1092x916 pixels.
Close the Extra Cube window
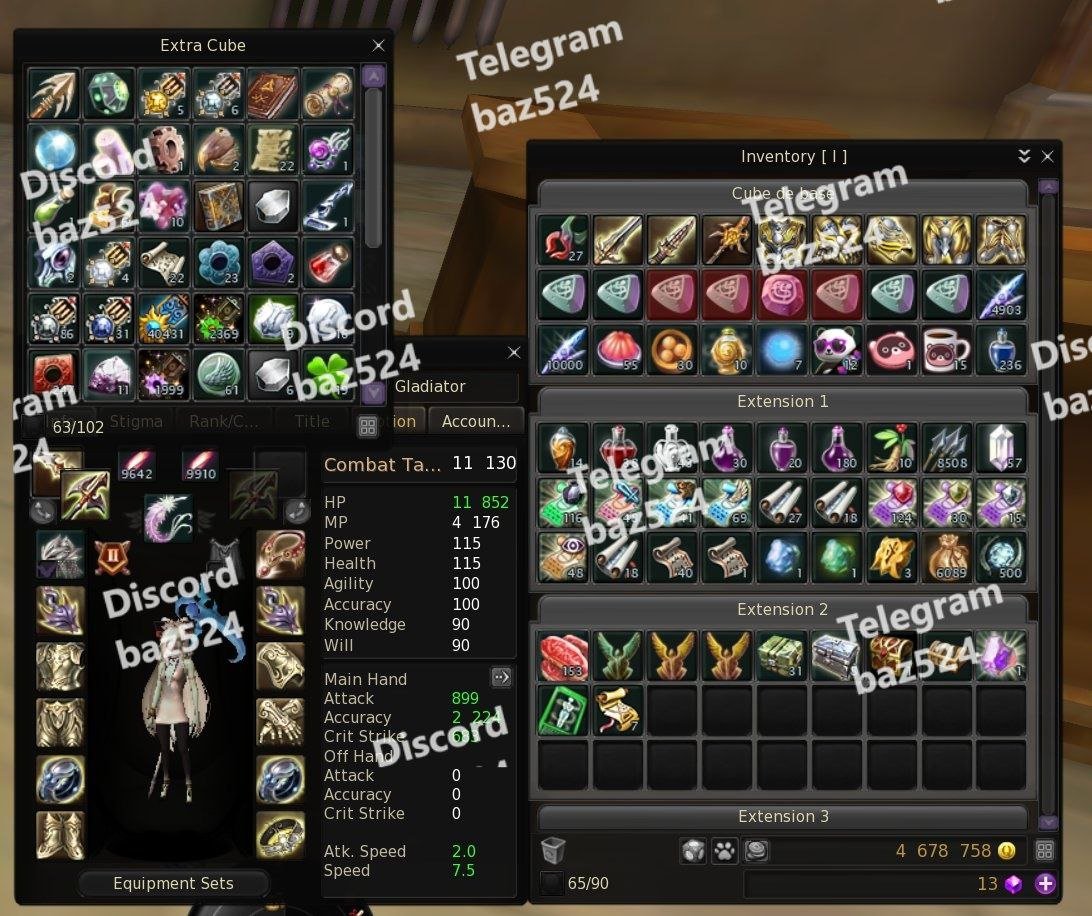[x=378, y=46]
